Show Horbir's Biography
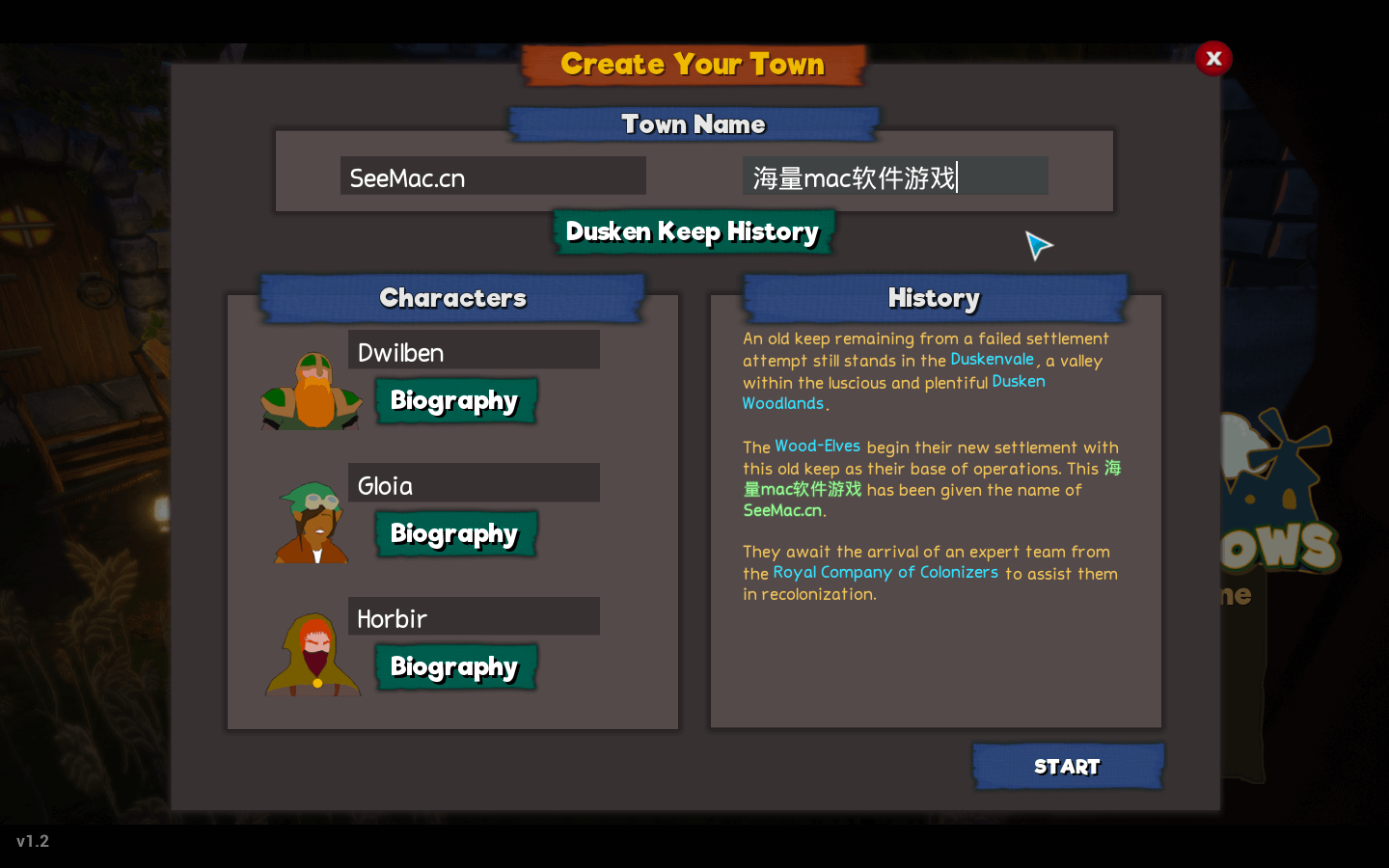Viewport: 1389px width, 868px height. tap(454, 666)
